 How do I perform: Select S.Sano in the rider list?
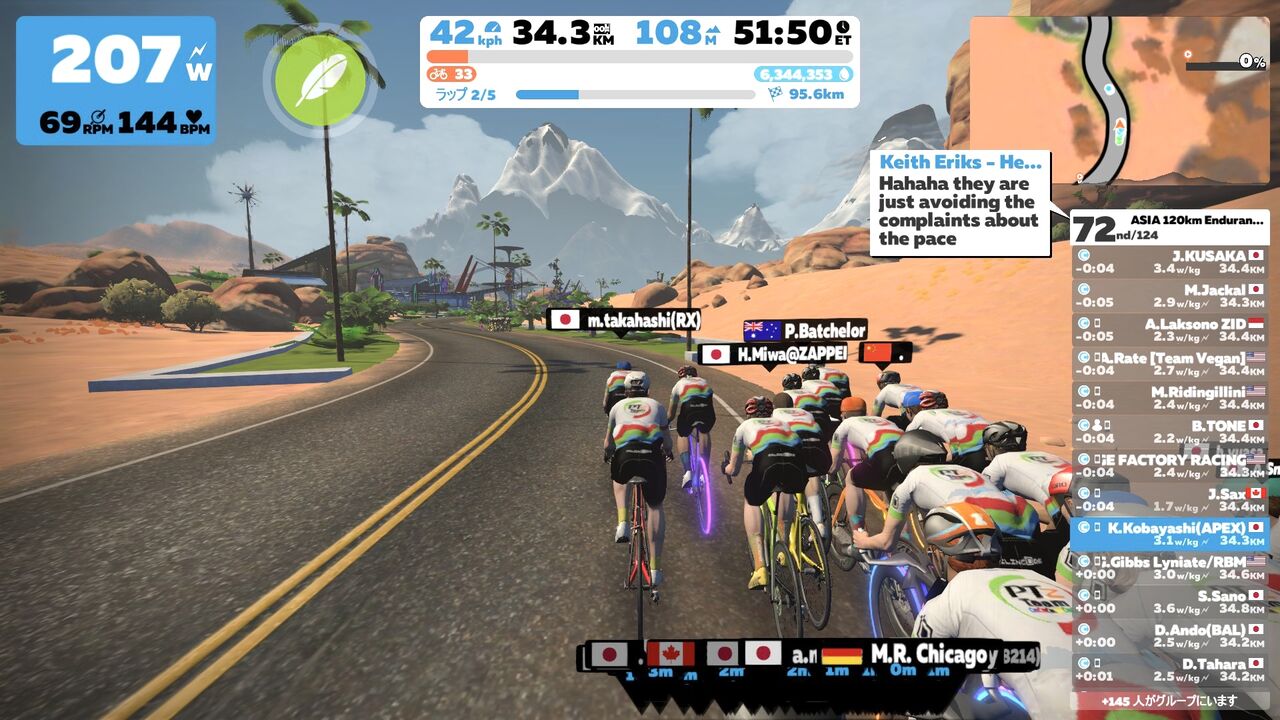(x=1170, y=602)
